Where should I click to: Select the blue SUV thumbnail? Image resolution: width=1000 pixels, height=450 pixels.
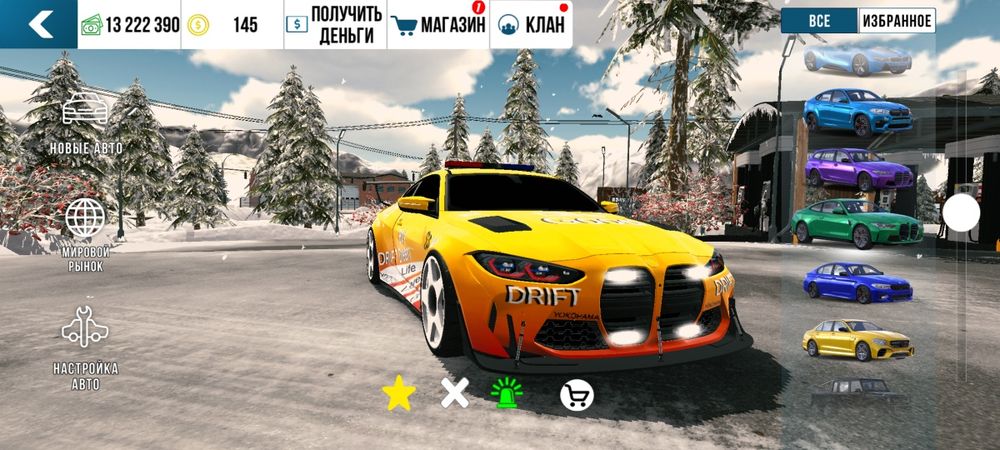[x=858, y=111]
